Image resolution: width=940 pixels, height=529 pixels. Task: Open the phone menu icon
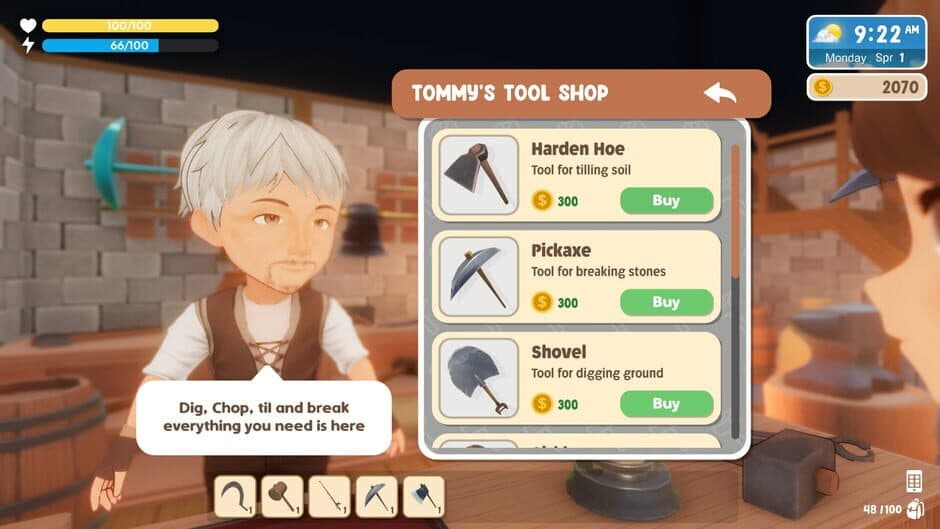(913, 481)
